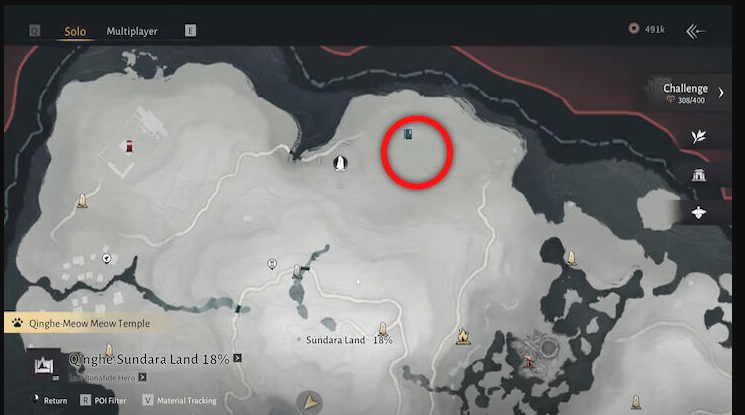Select the red lantern marker on the map

130,148
